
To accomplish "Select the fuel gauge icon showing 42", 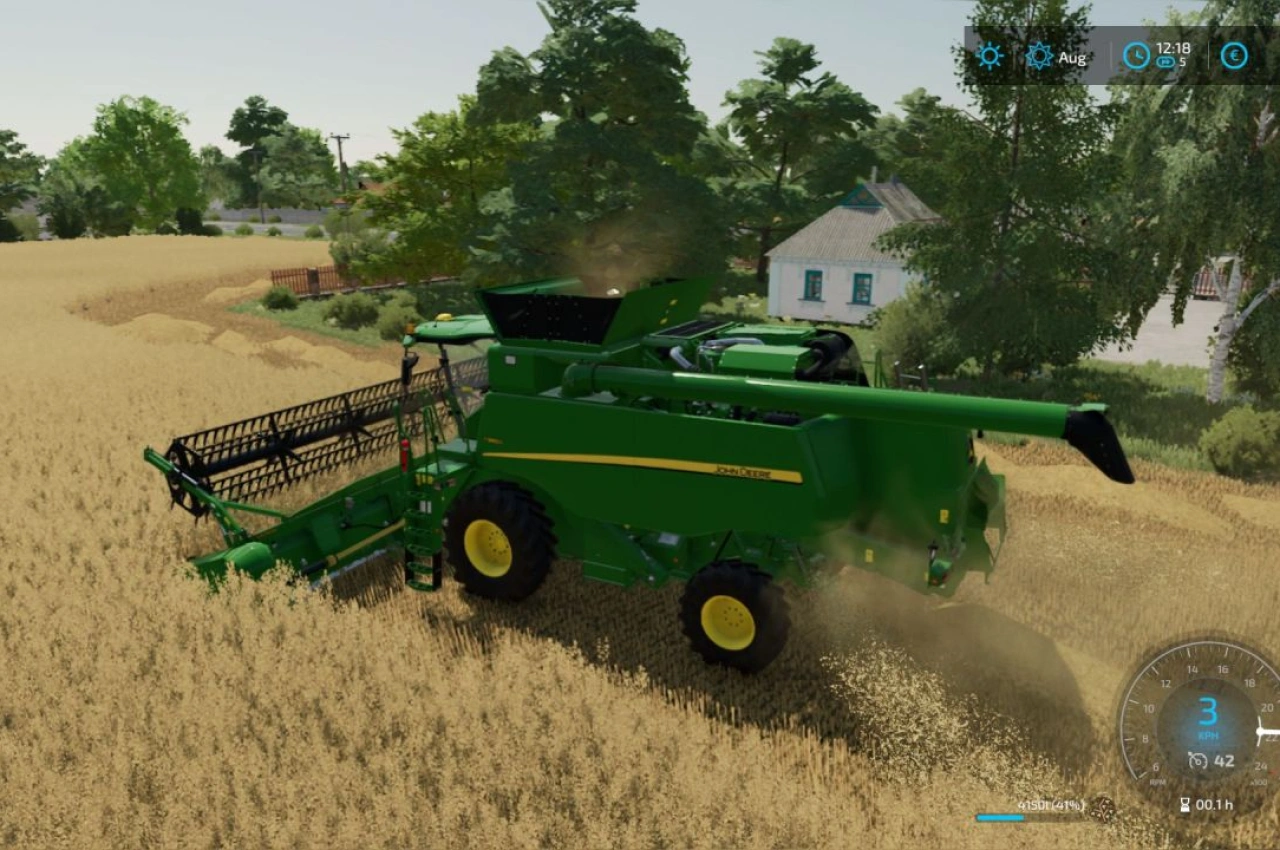I will pos(1196,760).
